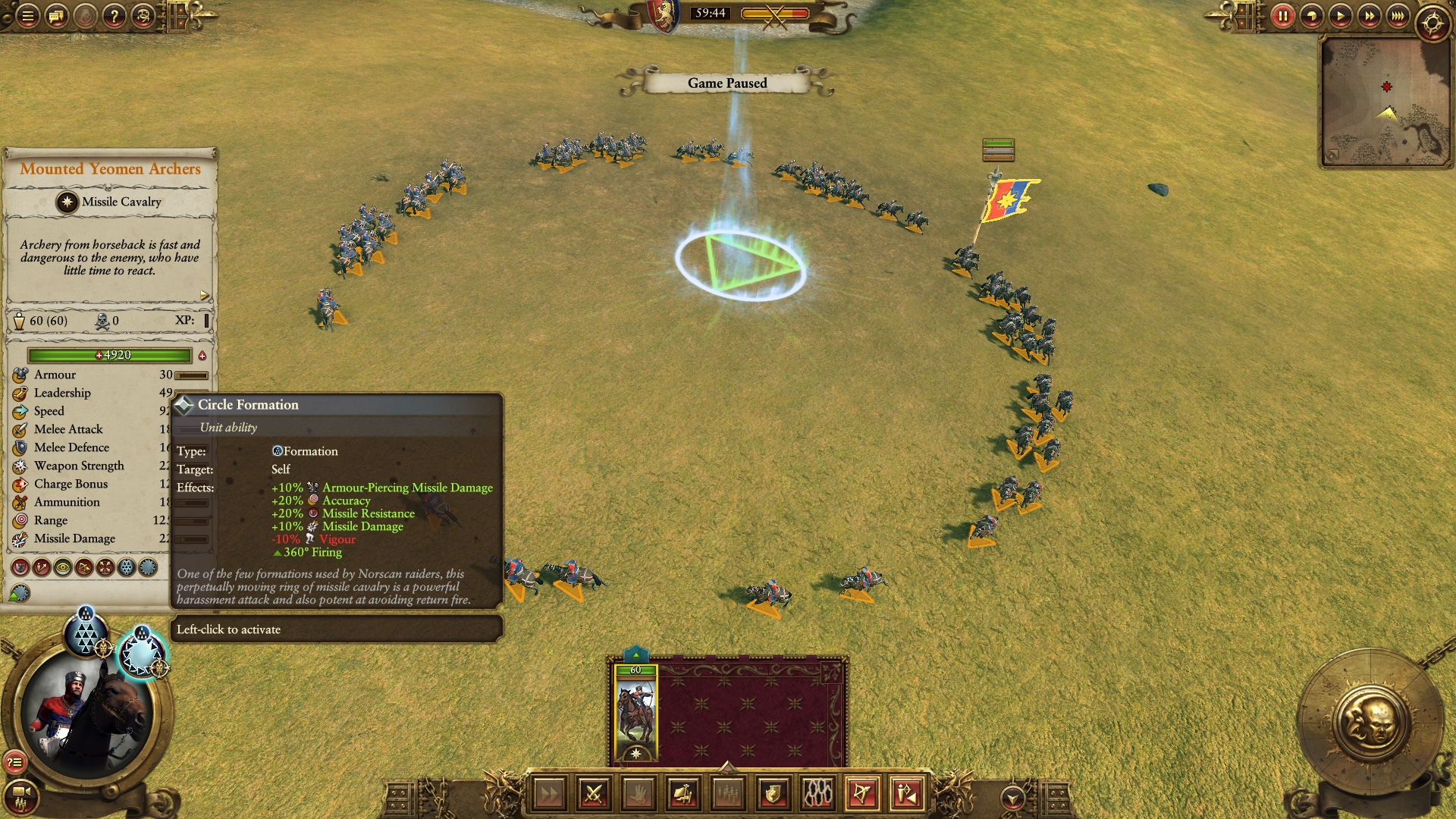Click the battlefield minimap
This screenshot has width=1456, height=819.
pos(1385,101)
